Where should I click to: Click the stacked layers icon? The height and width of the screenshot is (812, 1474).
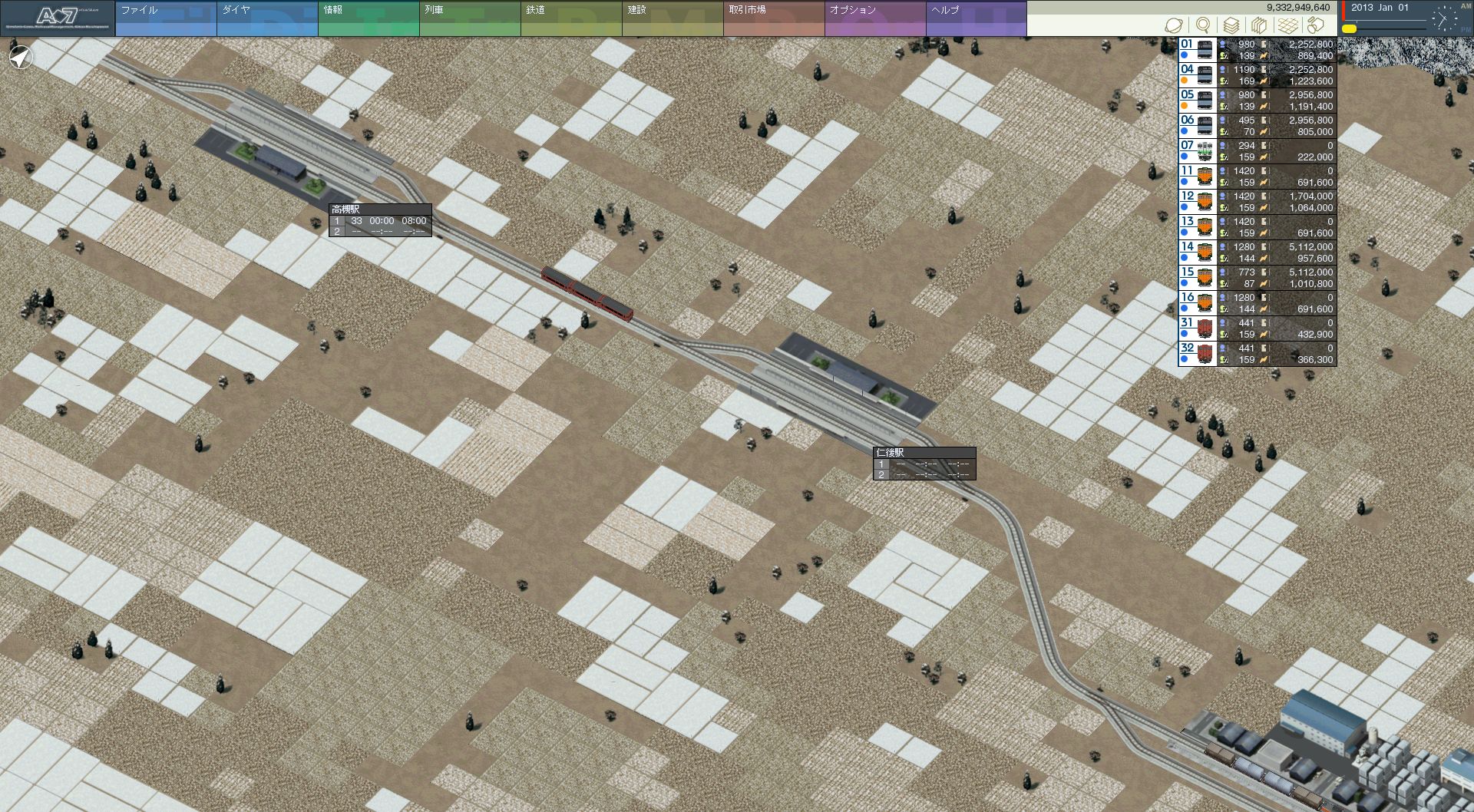1231,25
